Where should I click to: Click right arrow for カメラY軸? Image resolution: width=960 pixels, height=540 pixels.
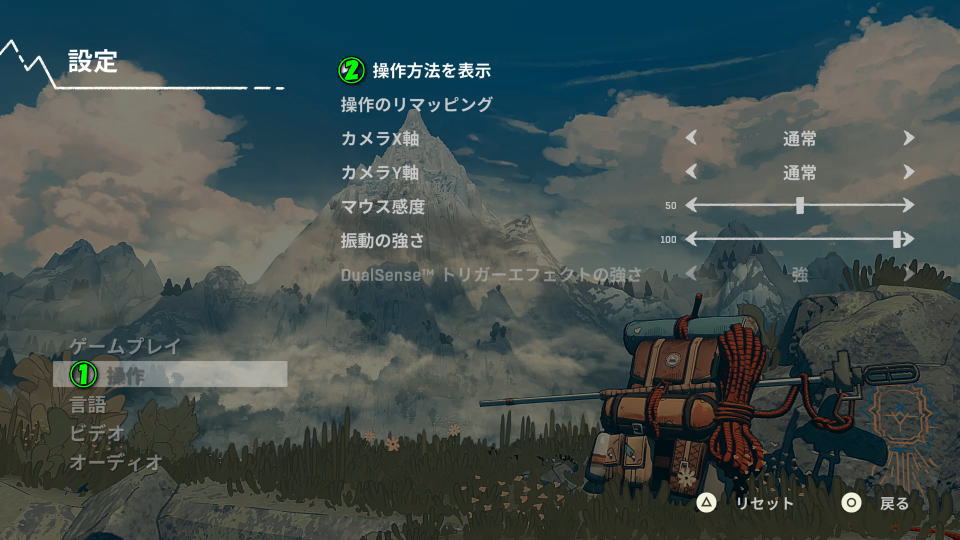(908, 172)
